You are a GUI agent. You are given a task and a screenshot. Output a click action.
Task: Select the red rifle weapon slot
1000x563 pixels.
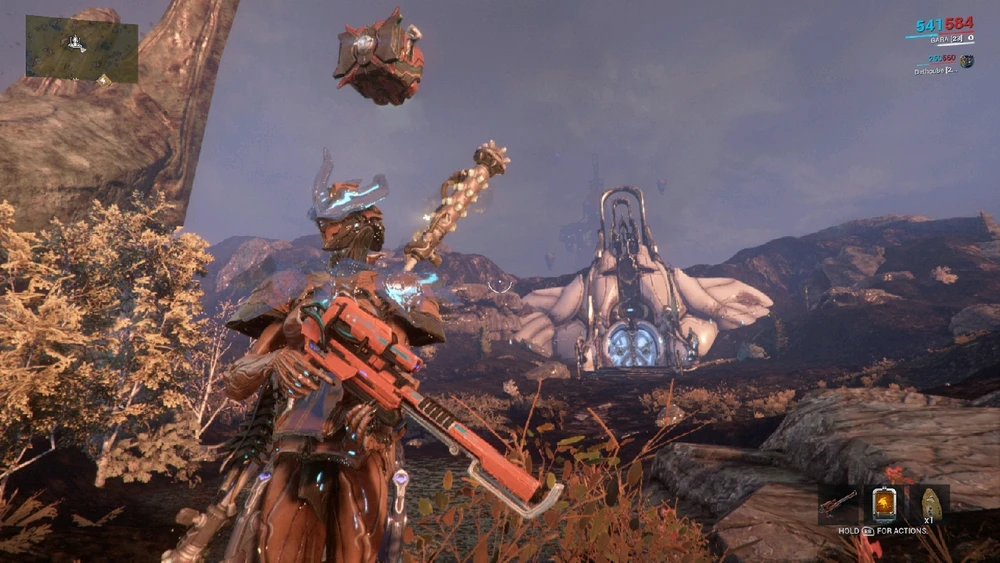point(838,502)
